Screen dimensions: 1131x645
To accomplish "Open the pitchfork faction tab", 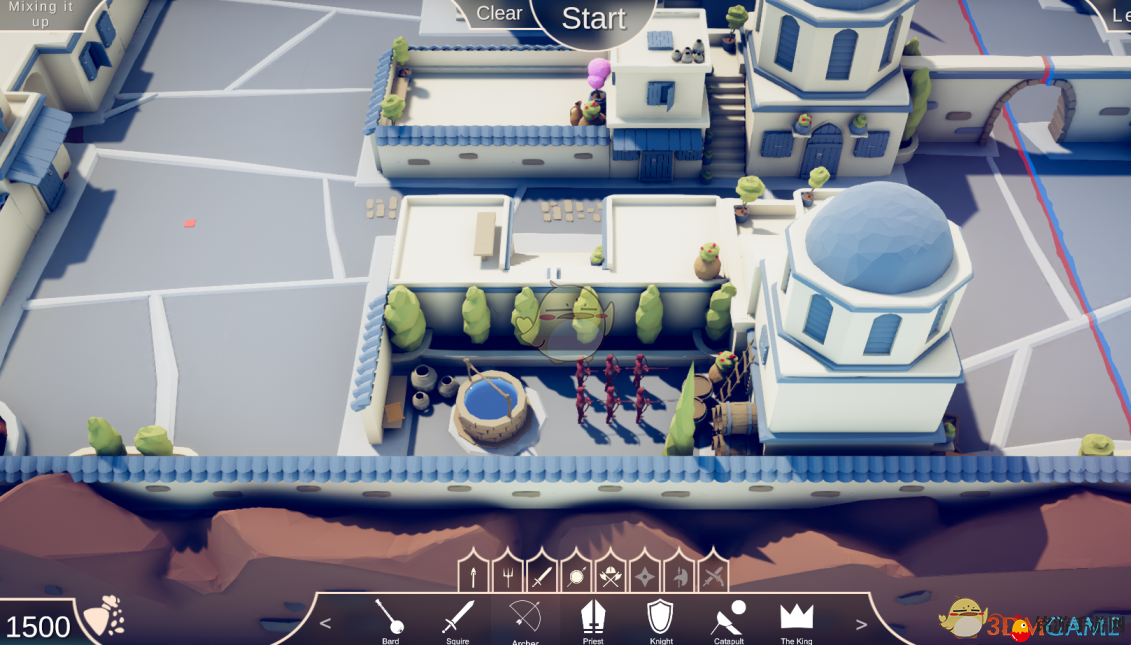I will pos(507,576).
